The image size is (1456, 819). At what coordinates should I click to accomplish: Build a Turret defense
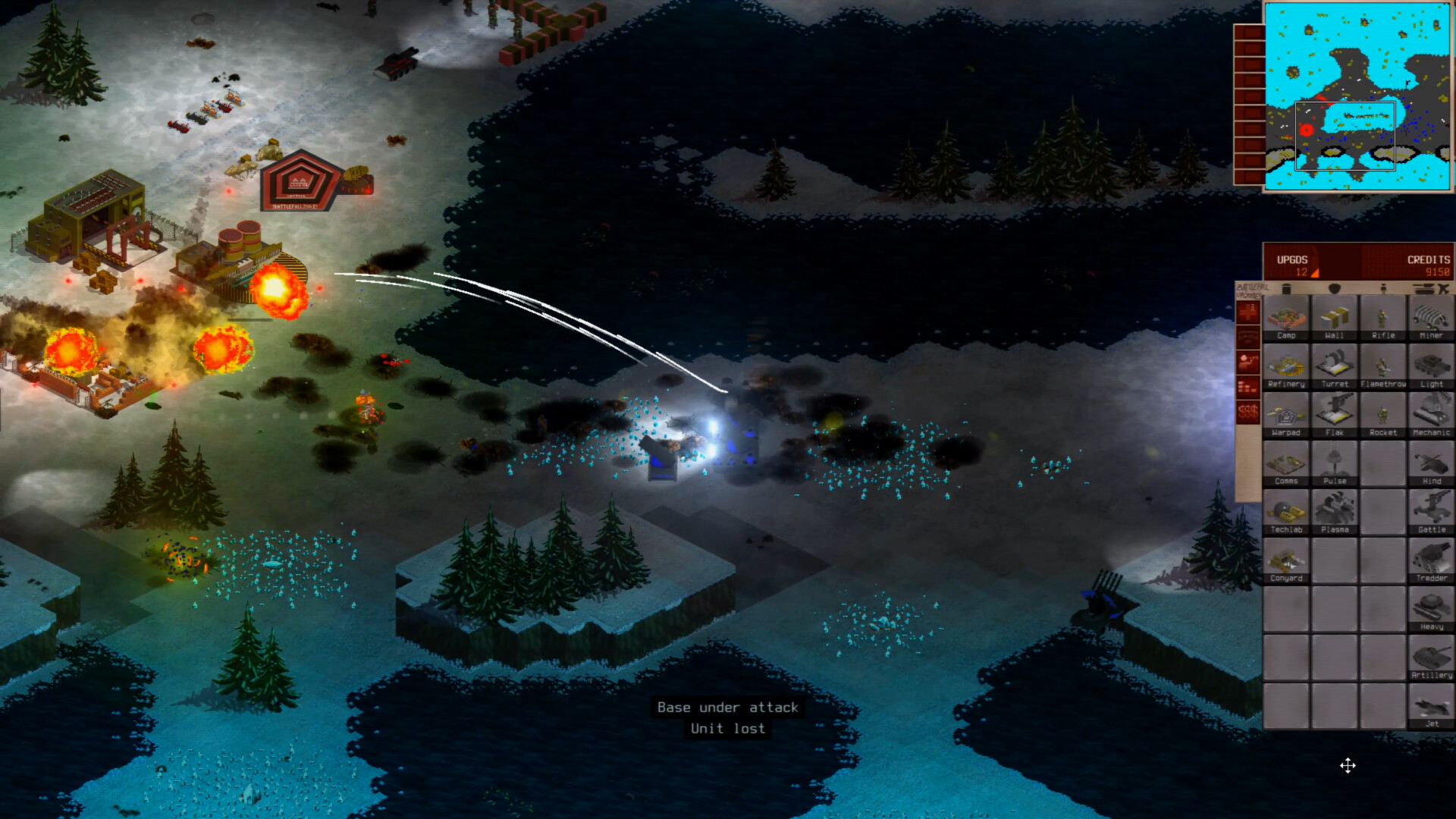pyautogui.click(x=1335, y=368)
